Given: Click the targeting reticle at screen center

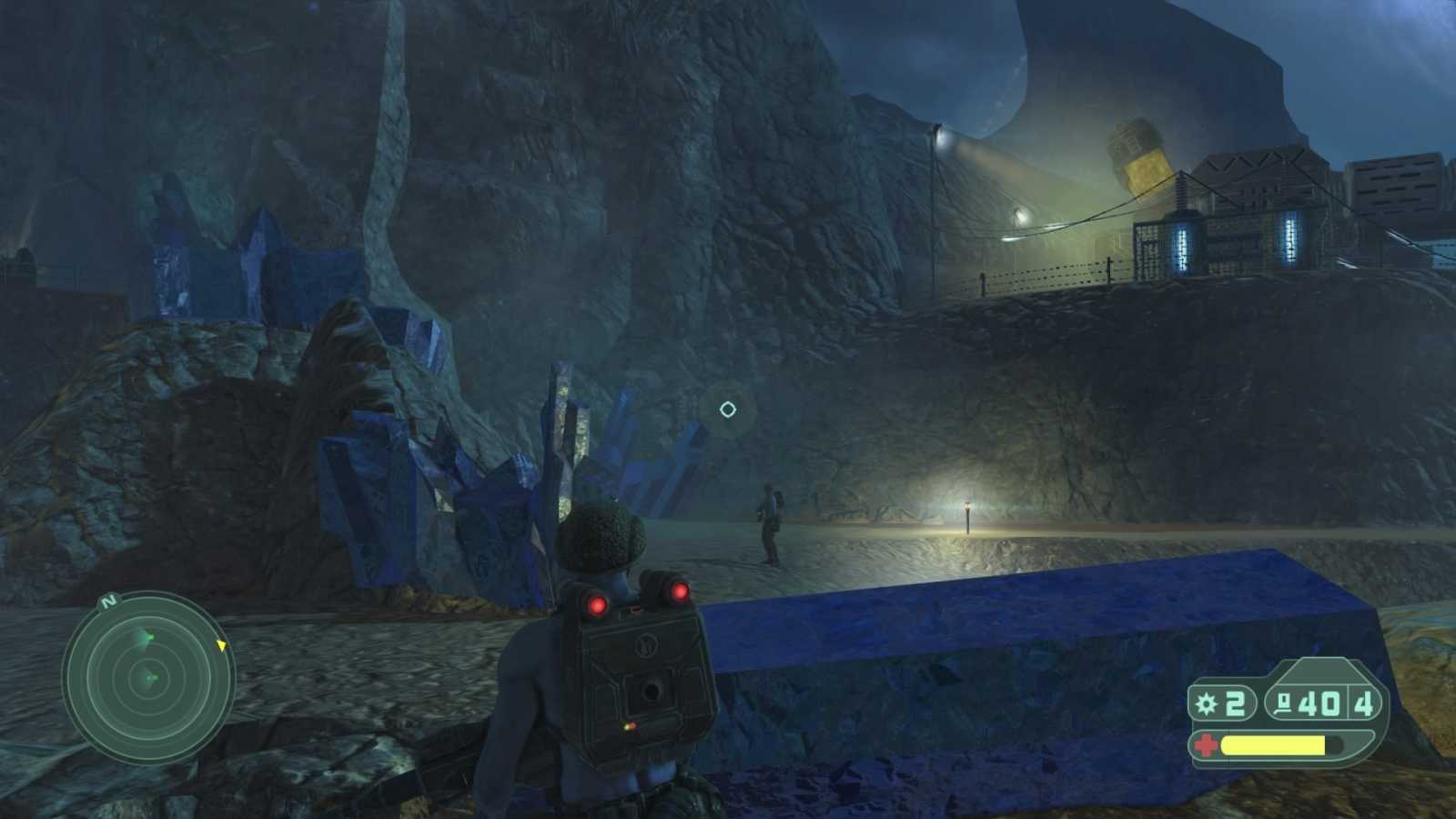Looking at the screenshot, I should click(728, 409).
